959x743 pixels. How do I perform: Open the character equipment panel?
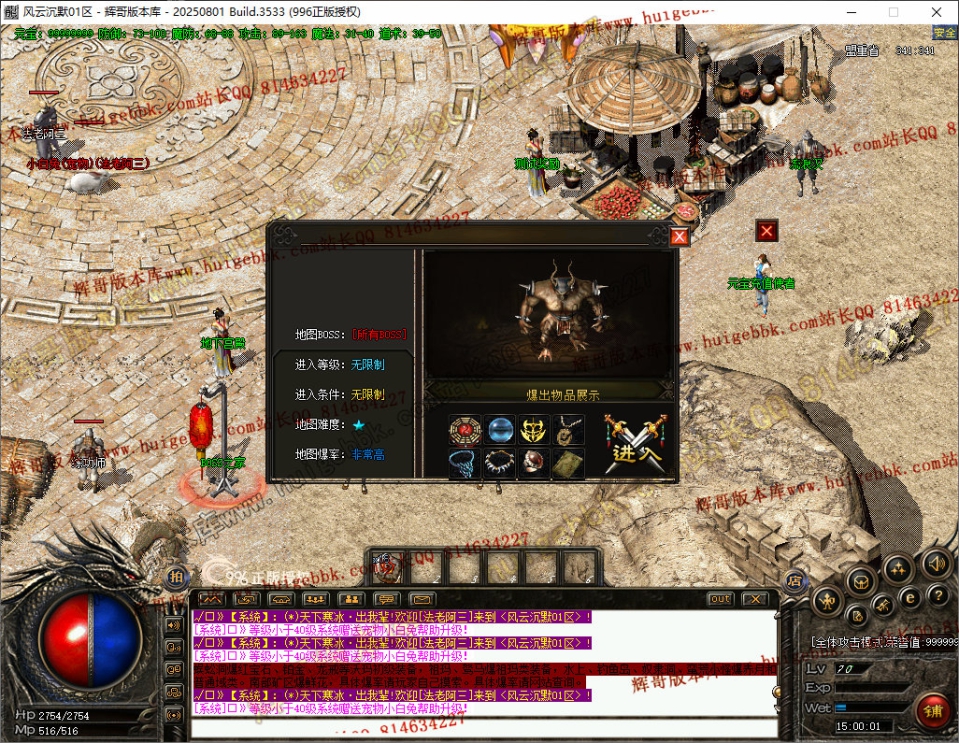[826, 601]
